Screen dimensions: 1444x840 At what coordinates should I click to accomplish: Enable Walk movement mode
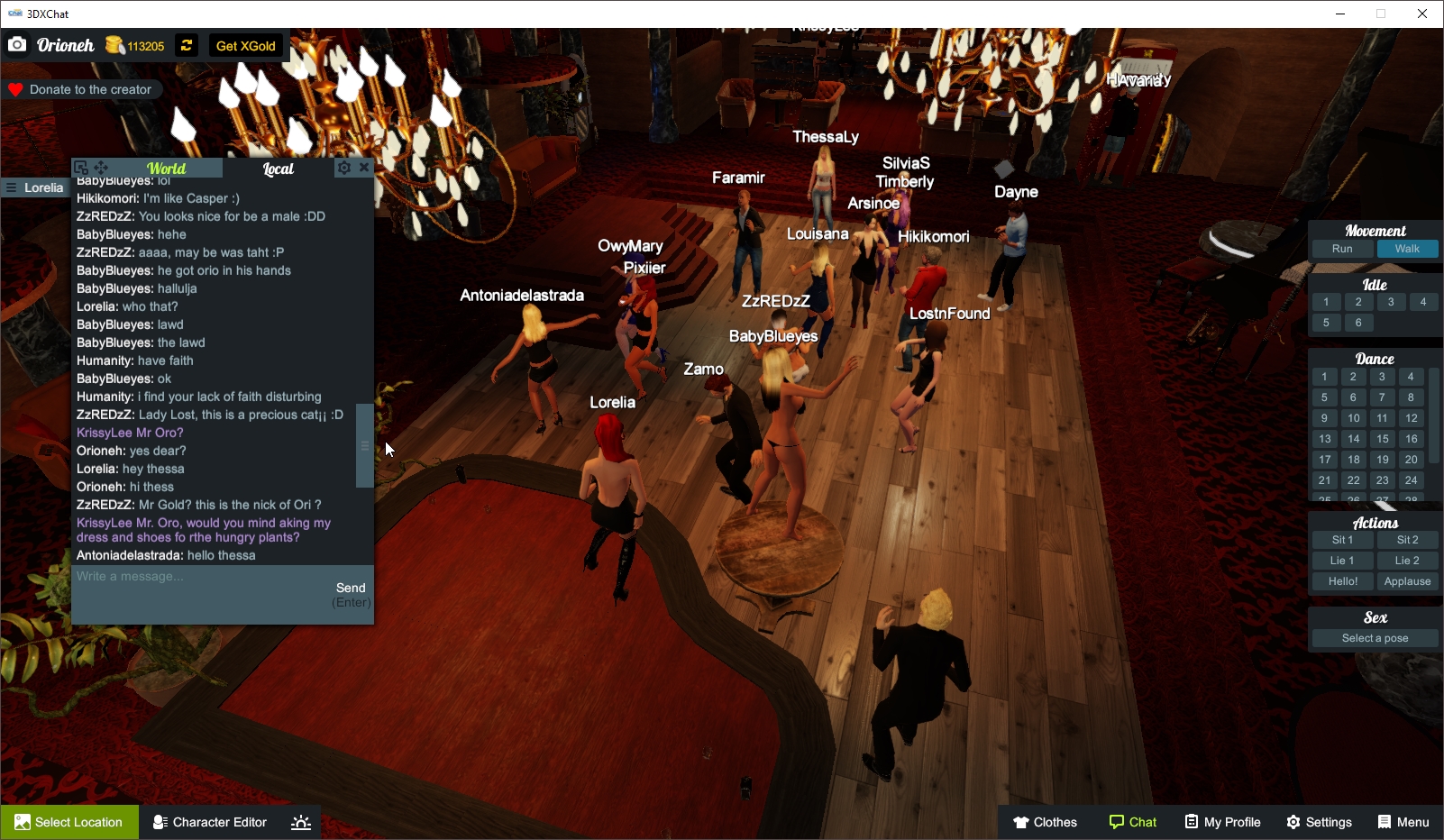(1408, 249)
